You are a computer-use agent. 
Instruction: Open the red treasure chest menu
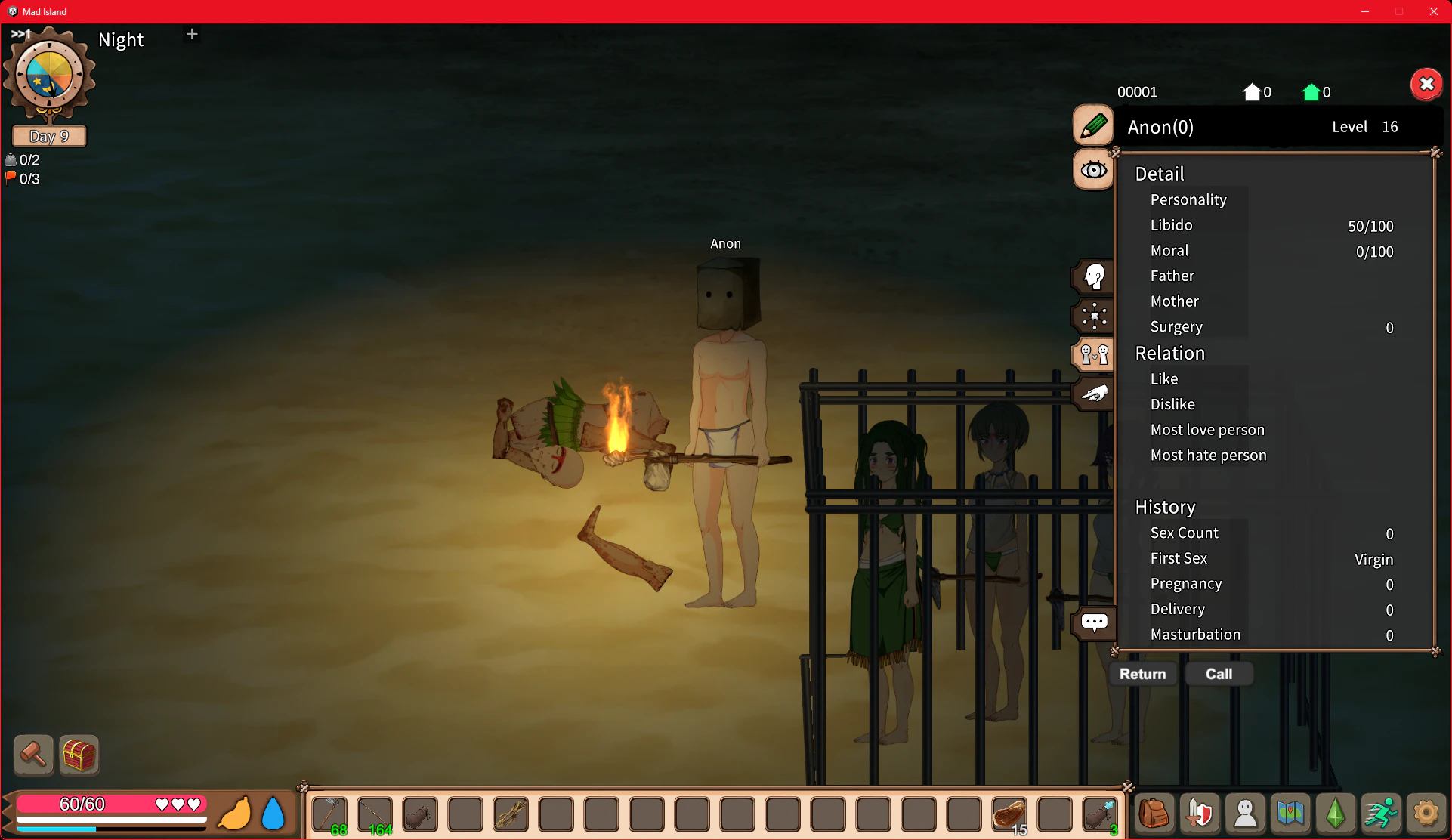coord(79,754)
